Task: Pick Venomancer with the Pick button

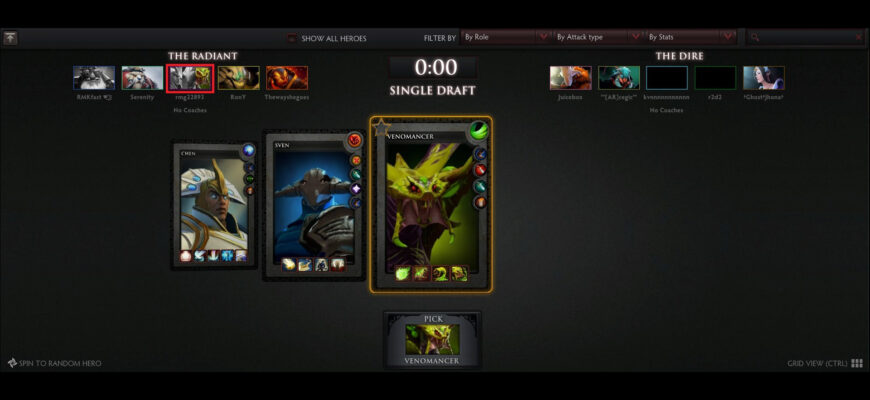Action: [432, 339]
